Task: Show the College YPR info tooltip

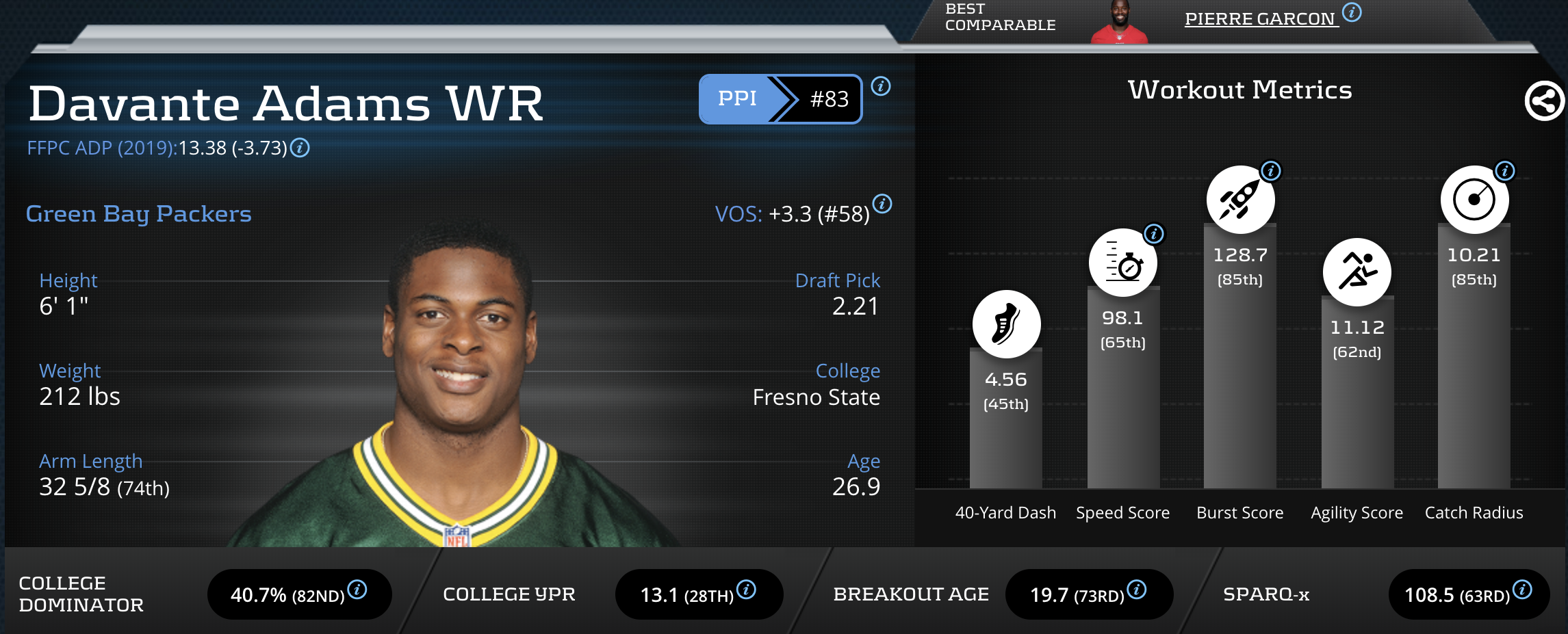Action: [x=746, y=590]
